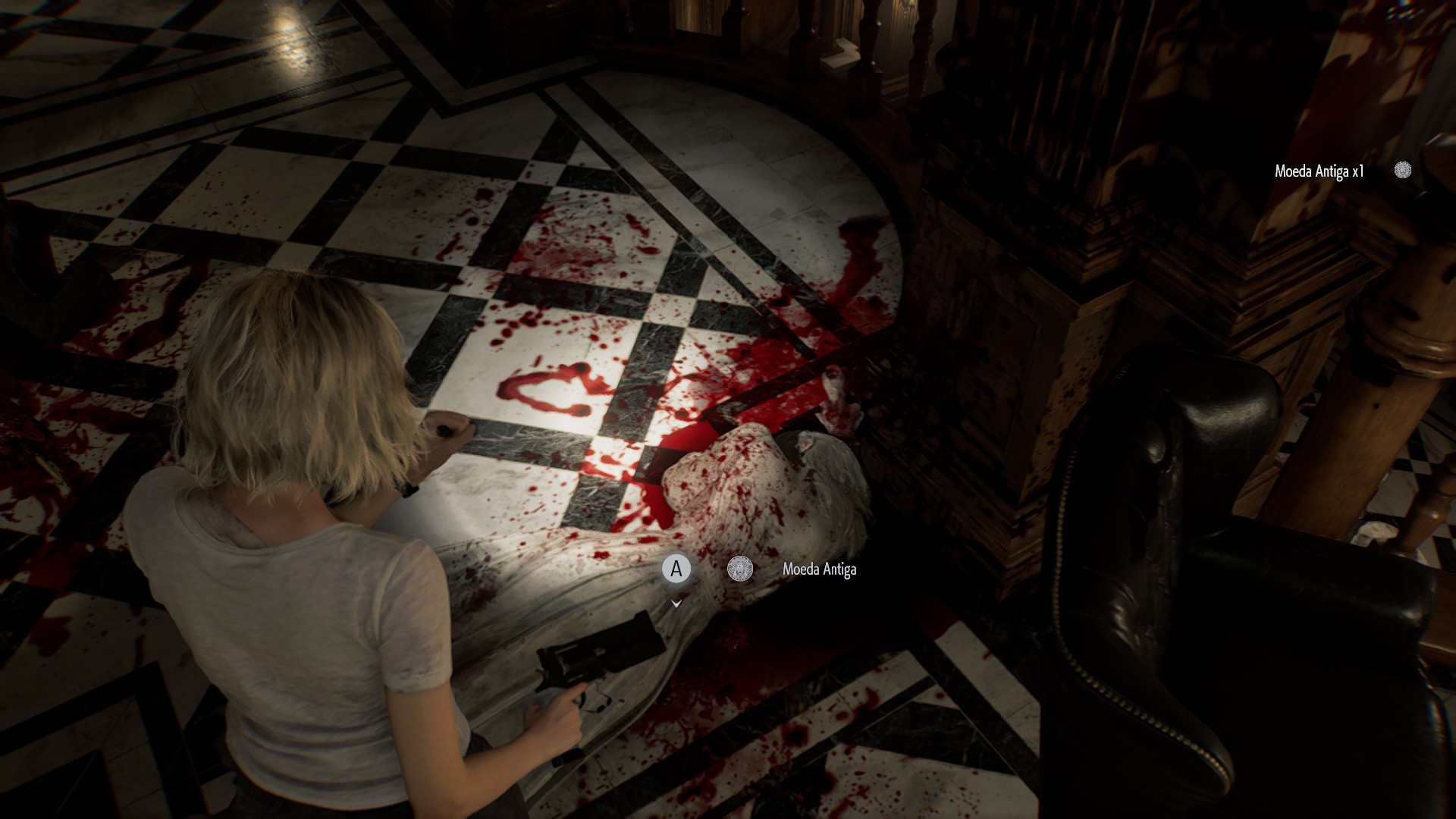Select the Moeda Antiga pickup prompt icon
This screenshot has width=1456, height=819.
click(x=739, y=569)
